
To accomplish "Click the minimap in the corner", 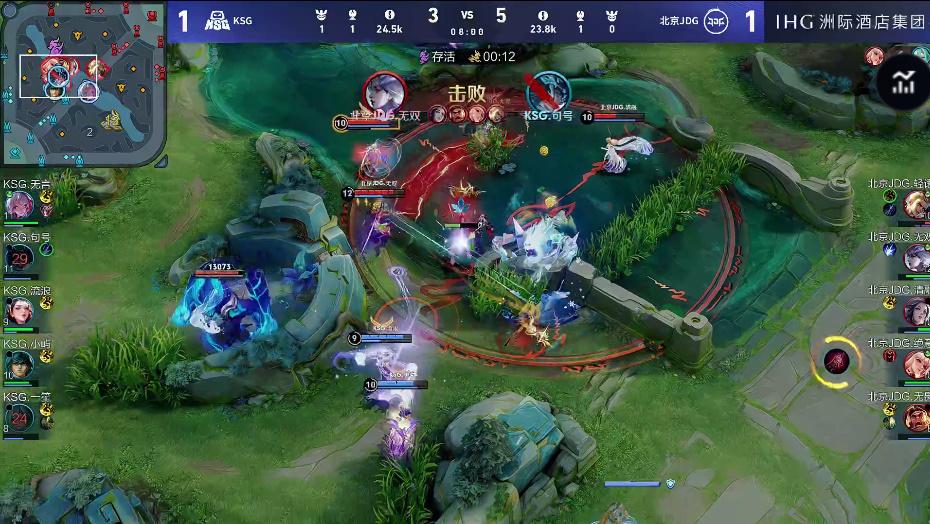I will point(83,83).
